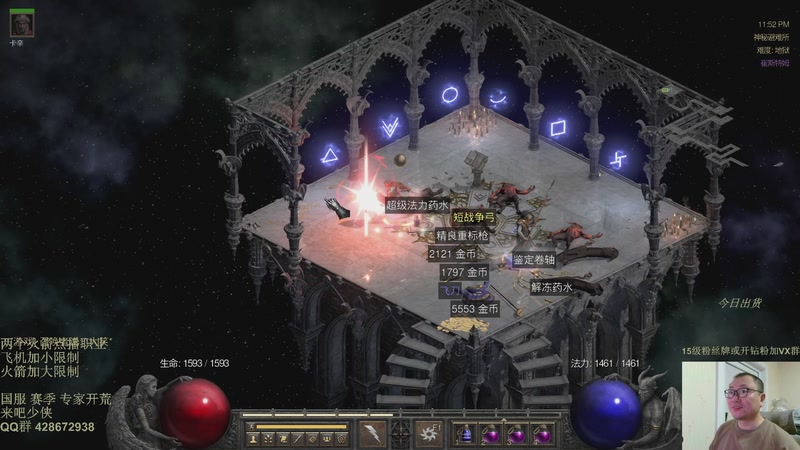Use the blue mana potion in belt slot 1
This screenshot has height=450, width=800.
[x=465, y=435]
